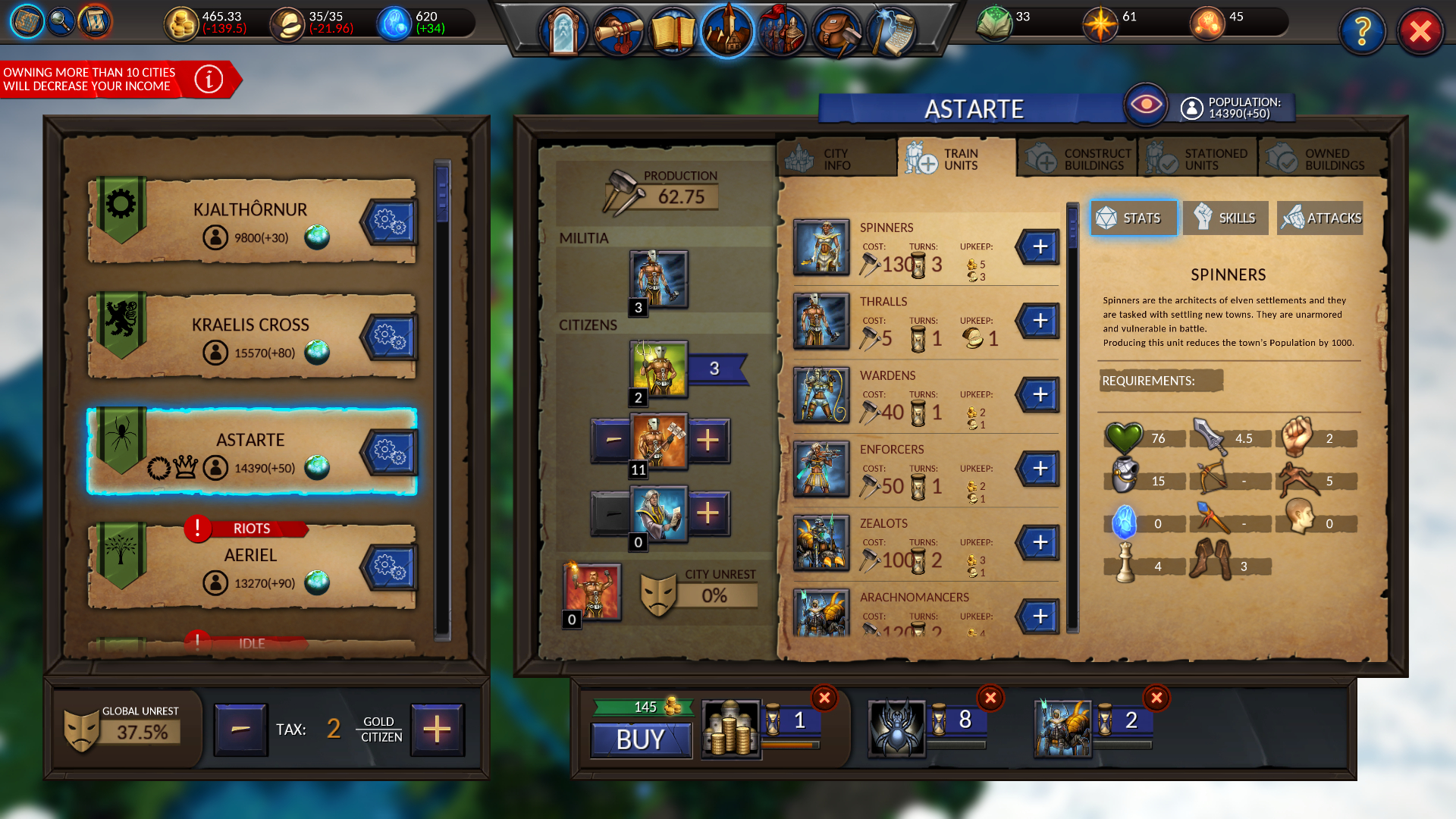
Task: Open Astarte city settings gear button
Action: tap(390, 453)
